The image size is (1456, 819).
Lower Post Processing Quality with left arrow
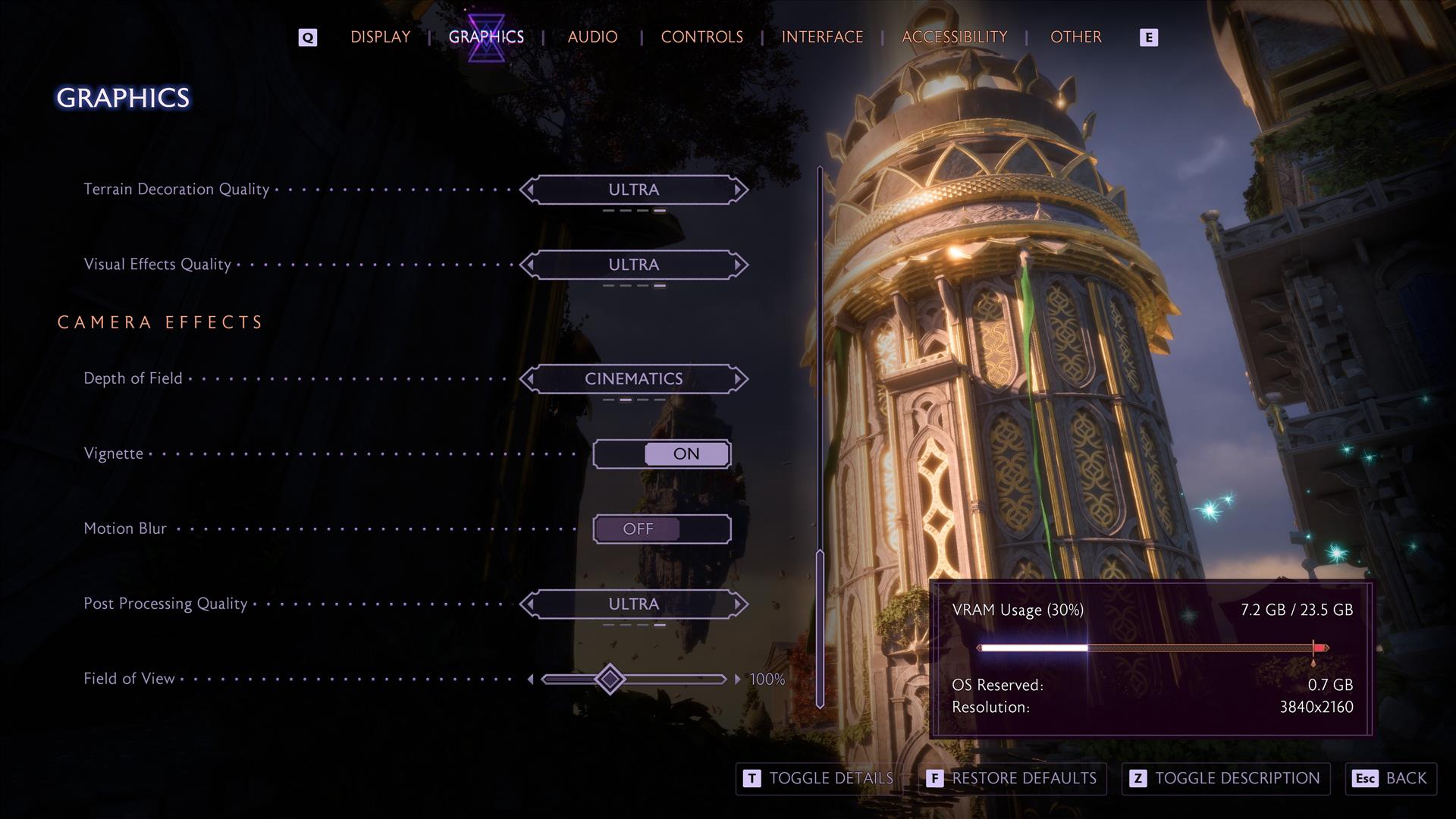pos(529,604)
